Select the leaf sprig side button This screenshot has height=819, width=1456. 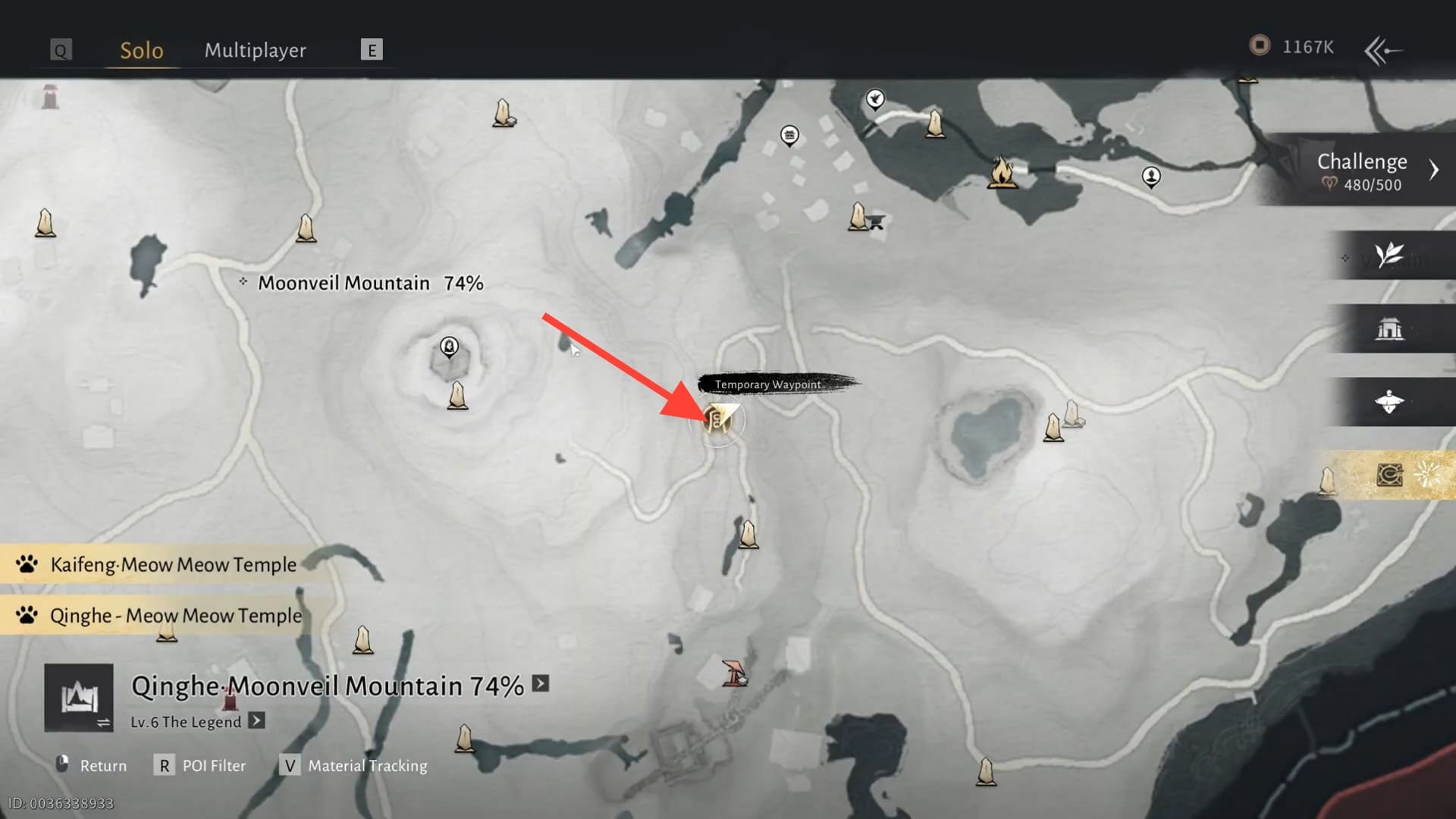(1389, 256)
